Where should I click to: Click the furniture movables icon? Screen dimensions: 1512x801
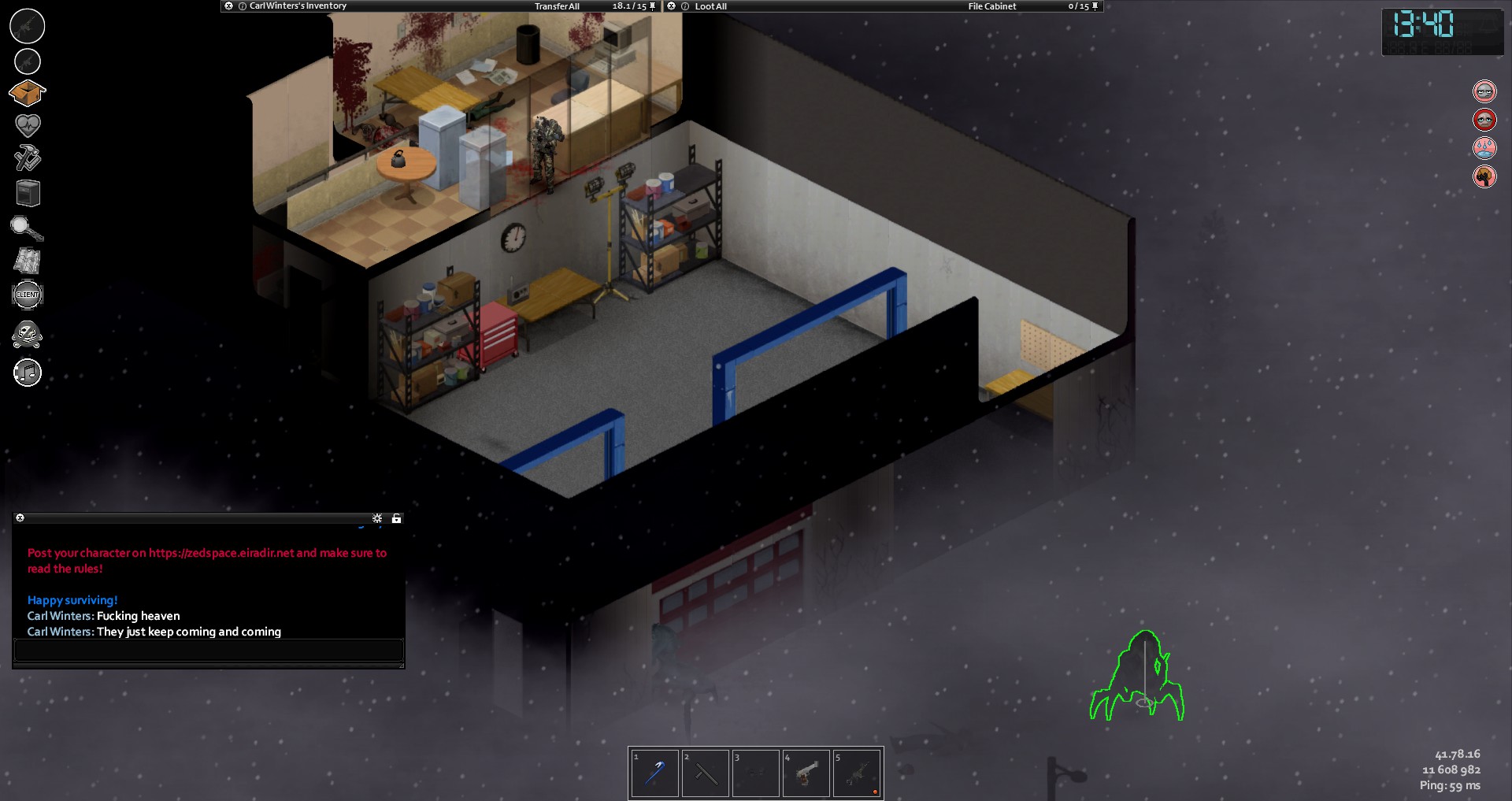point(28,193)
